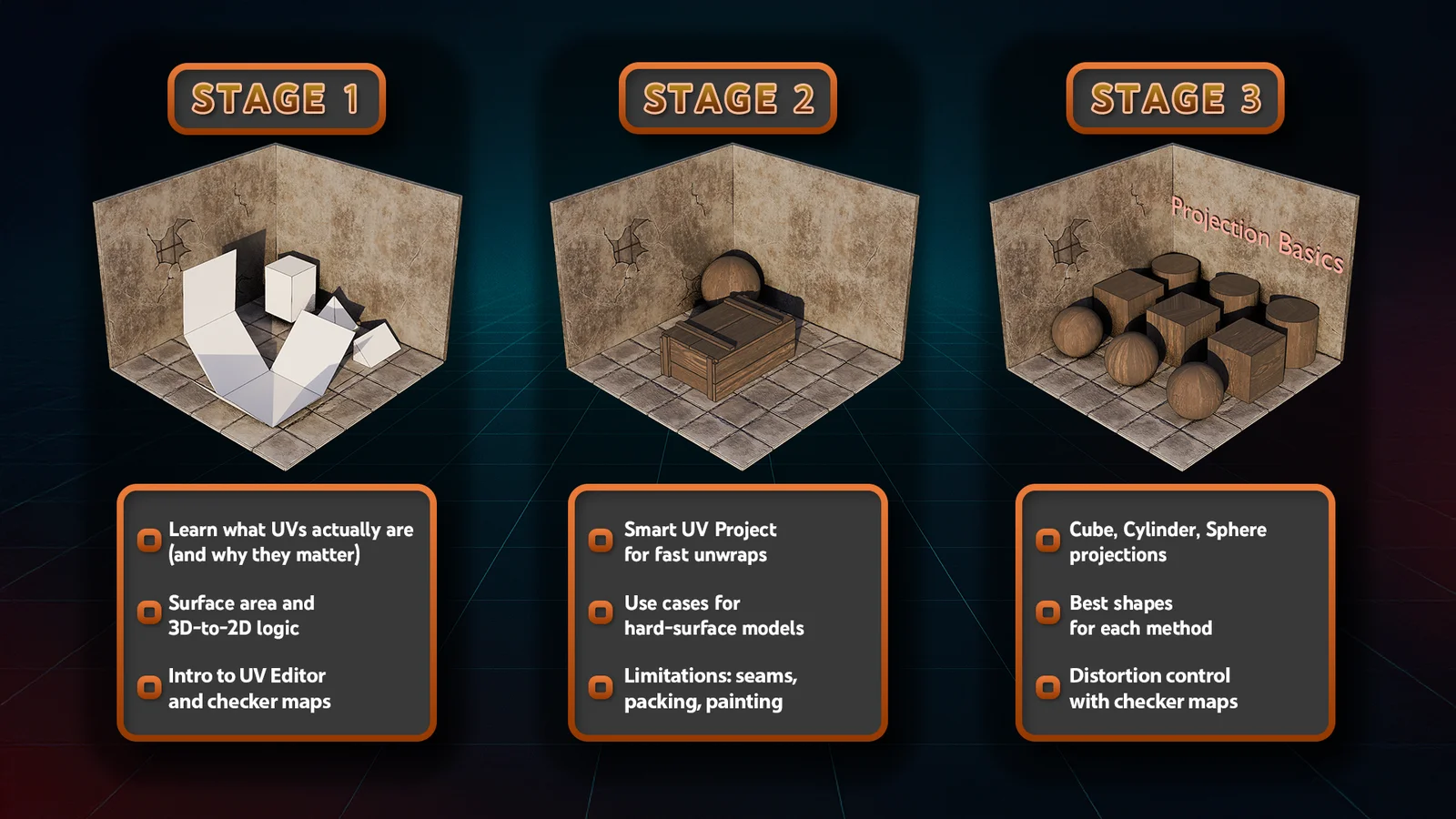Tick the "Learn what UVs actually are" bullet
1456x819 pixels.
149,541
